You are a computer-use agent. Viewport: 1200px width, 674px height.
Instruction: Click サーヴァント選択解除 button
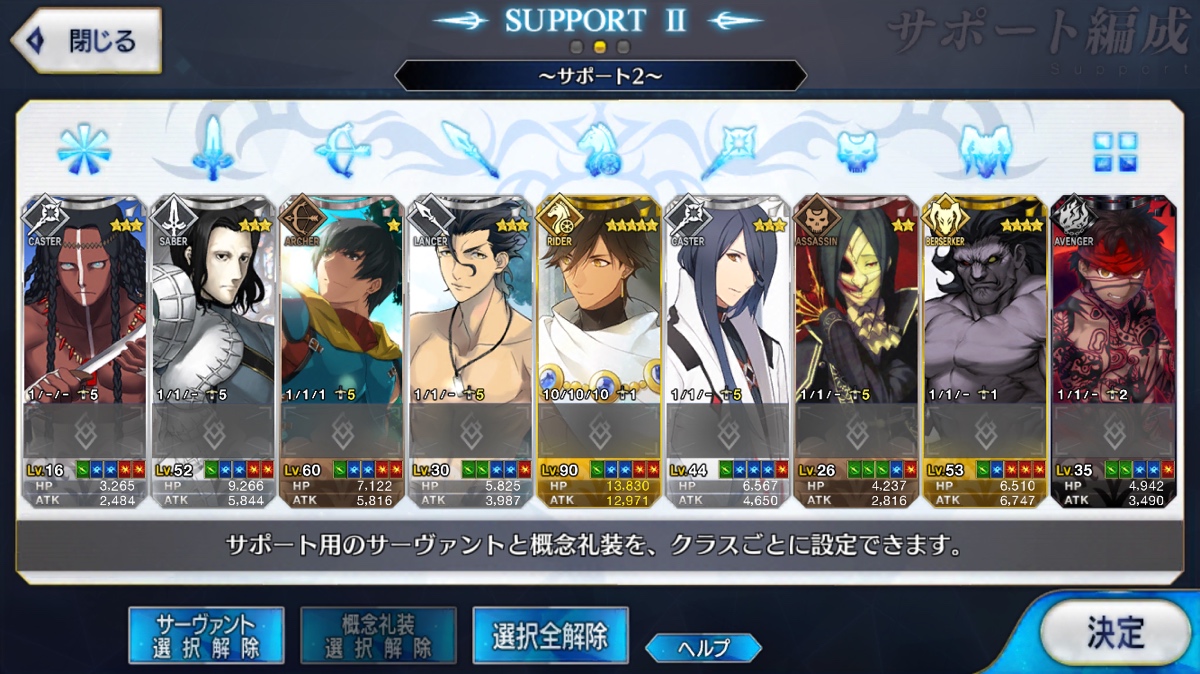pos(206,635)
